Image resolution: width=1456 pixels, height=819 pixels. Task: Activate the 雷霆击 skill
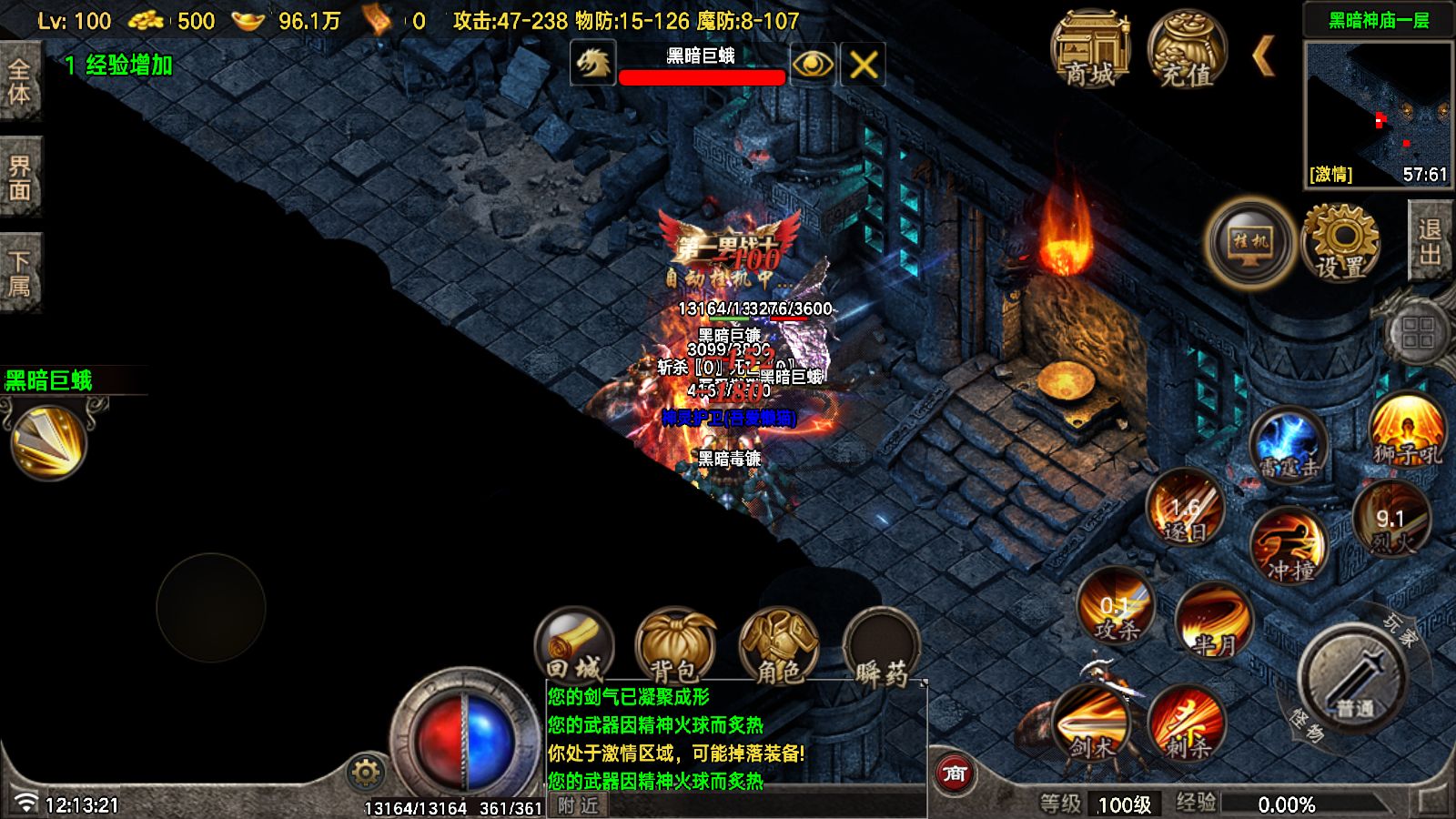1289,446
